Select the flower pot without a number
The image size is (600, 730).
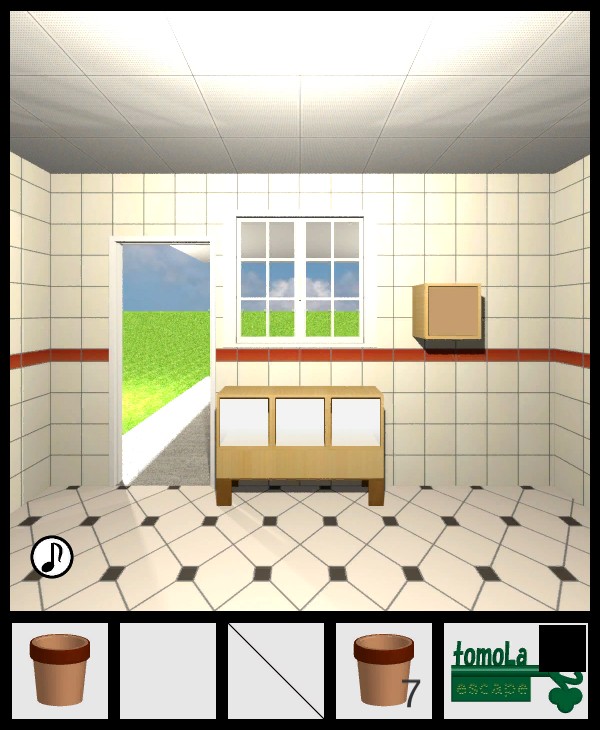[x=60, y=670]
